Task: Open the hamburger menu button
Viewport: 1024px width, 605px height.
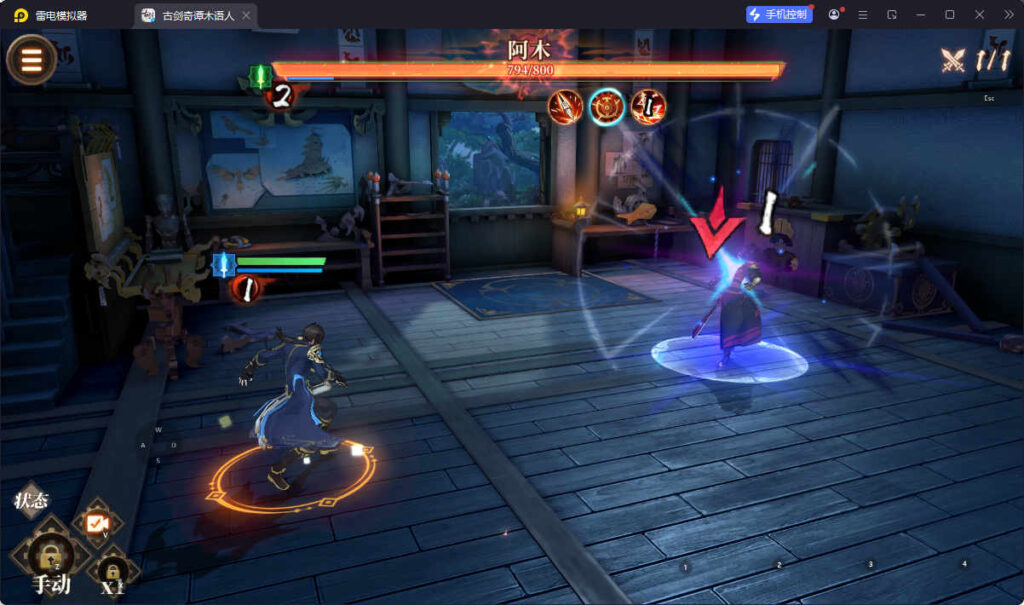Action: tap(32, 60)
